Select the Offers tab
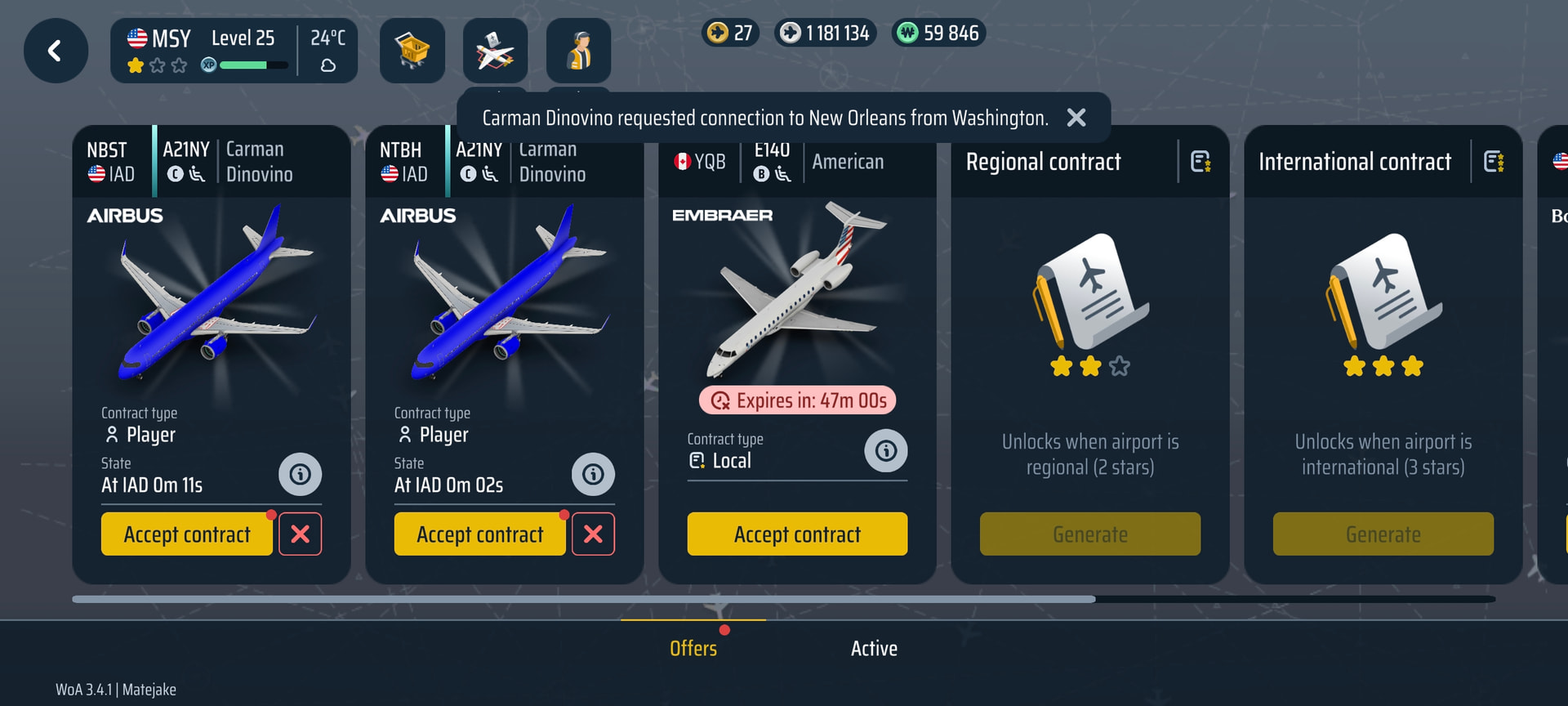 tap(693, 649)
